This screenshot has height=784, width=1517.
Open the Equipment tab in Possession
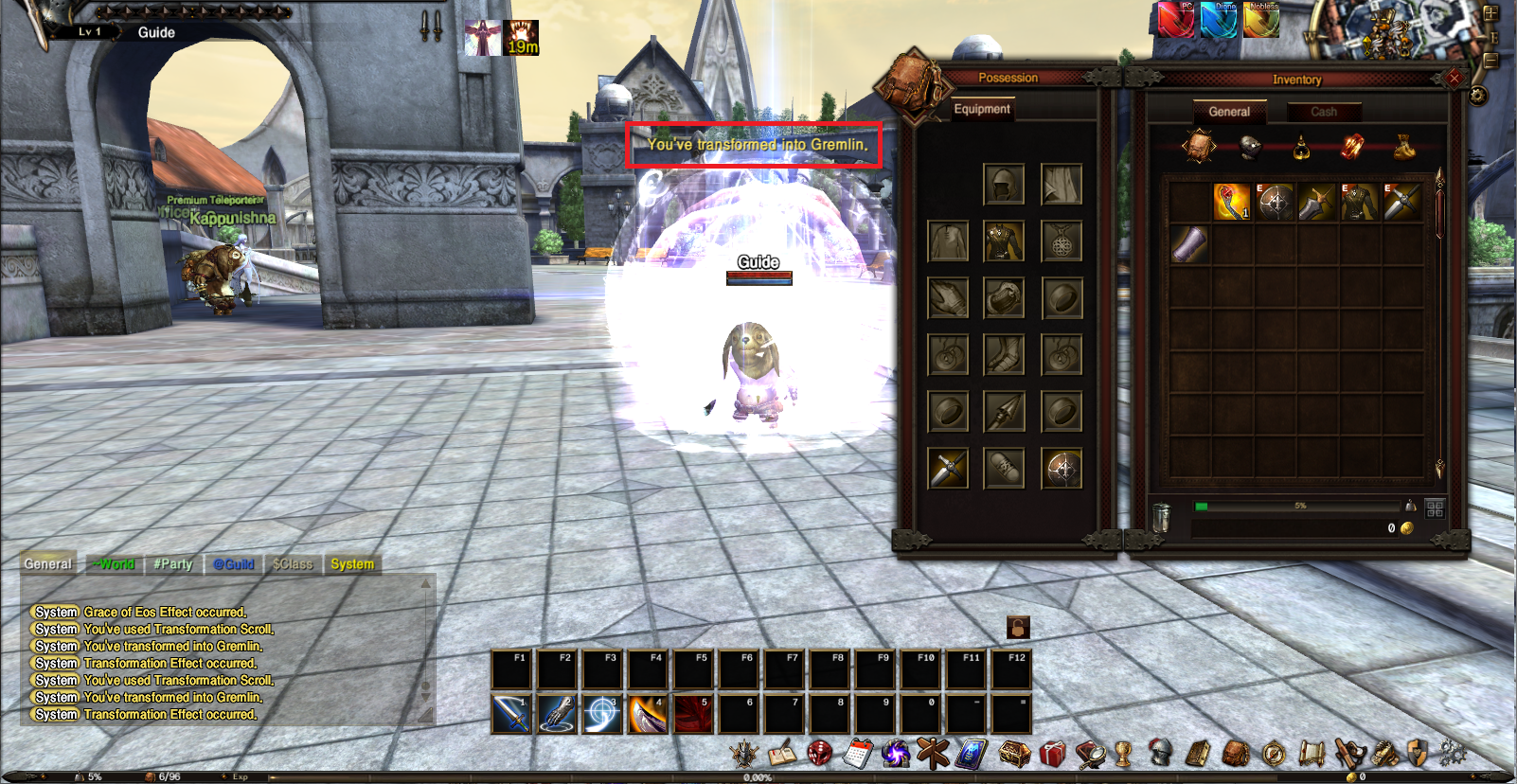pos(982,109)
